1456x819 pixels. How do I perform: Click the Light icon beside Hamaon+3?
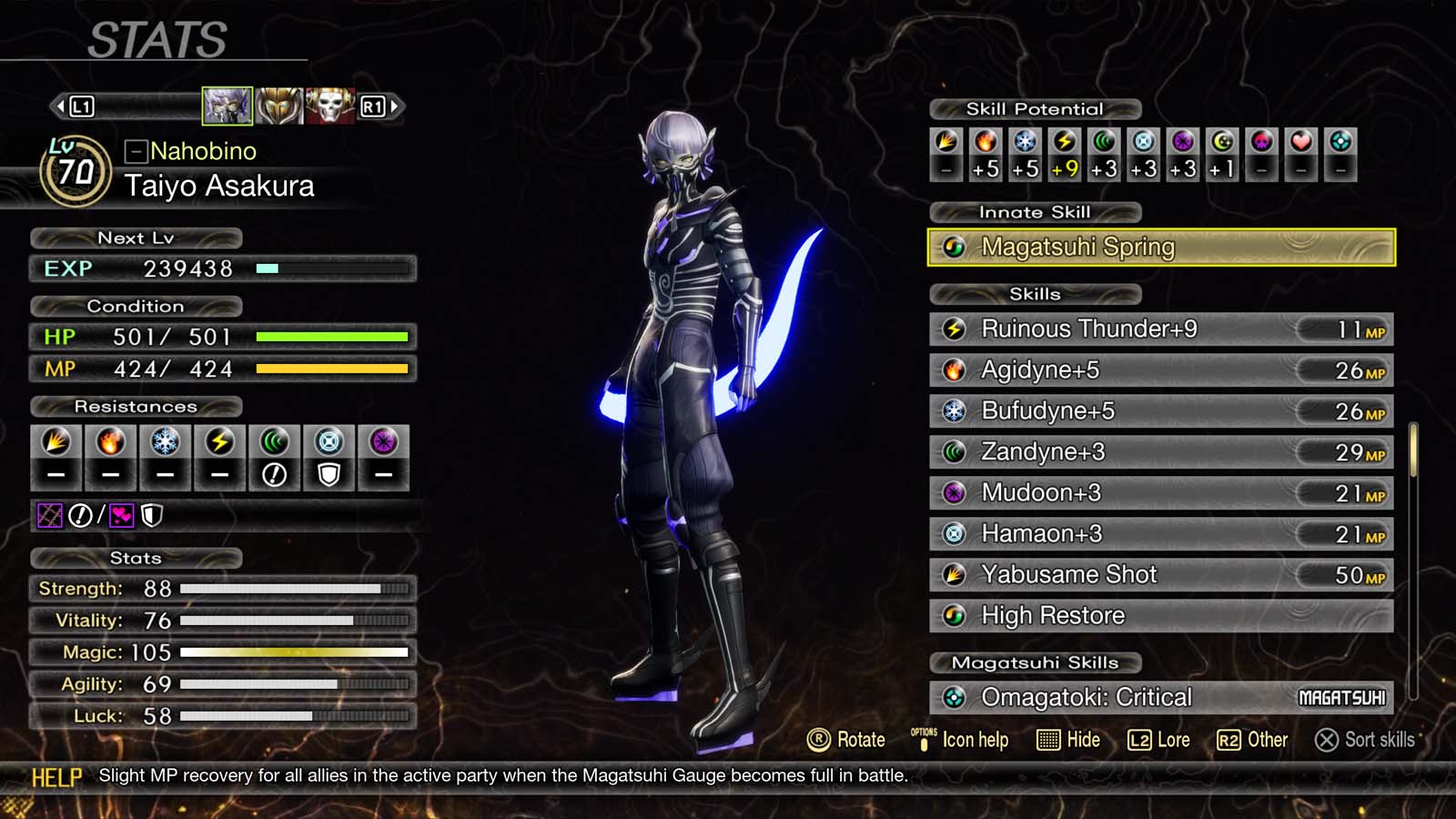click(954, 533)
